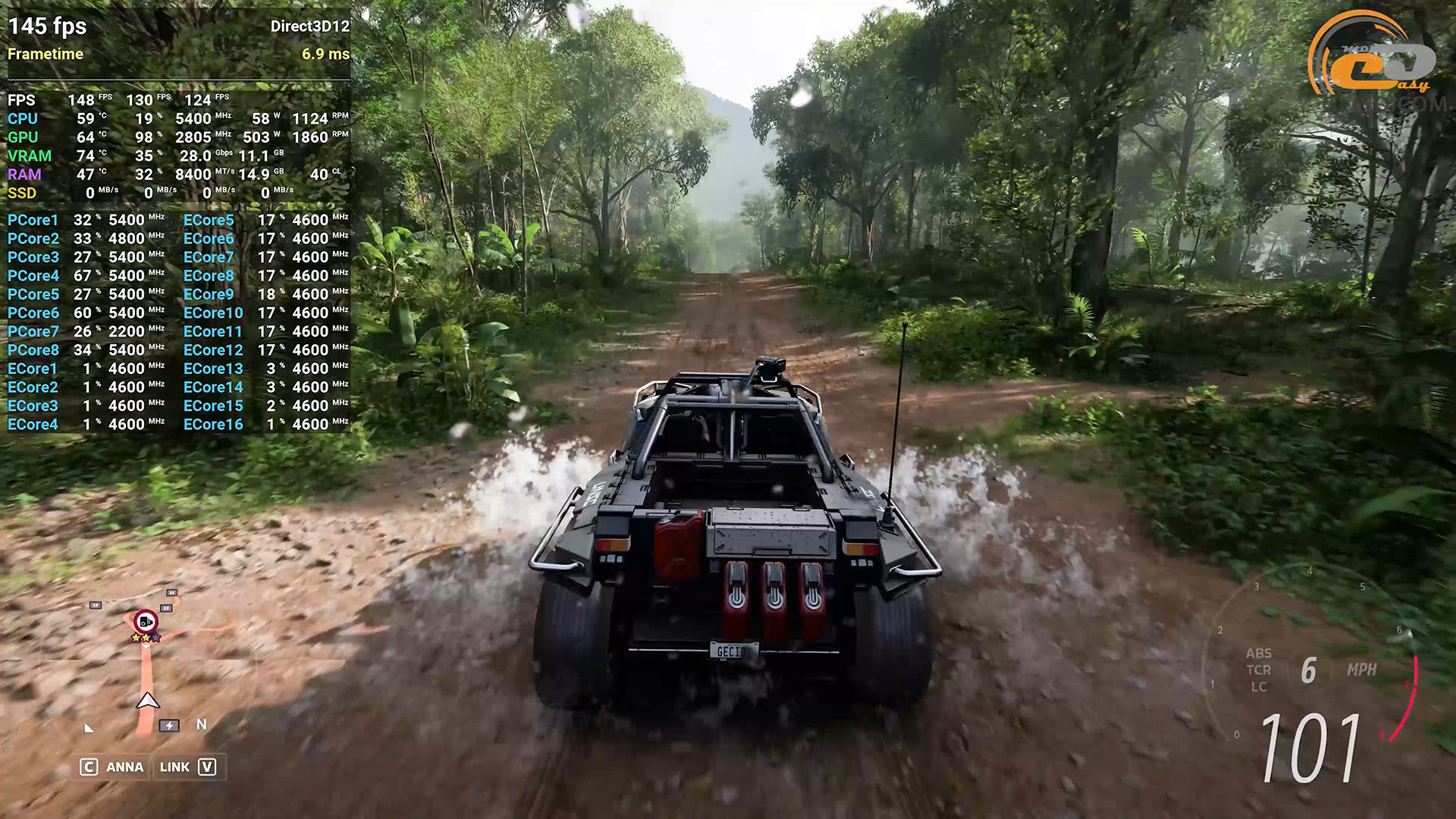Screen dimensions: 1456x819
Task: Click the white player arrow on the minimap
Action: point(148,701)
